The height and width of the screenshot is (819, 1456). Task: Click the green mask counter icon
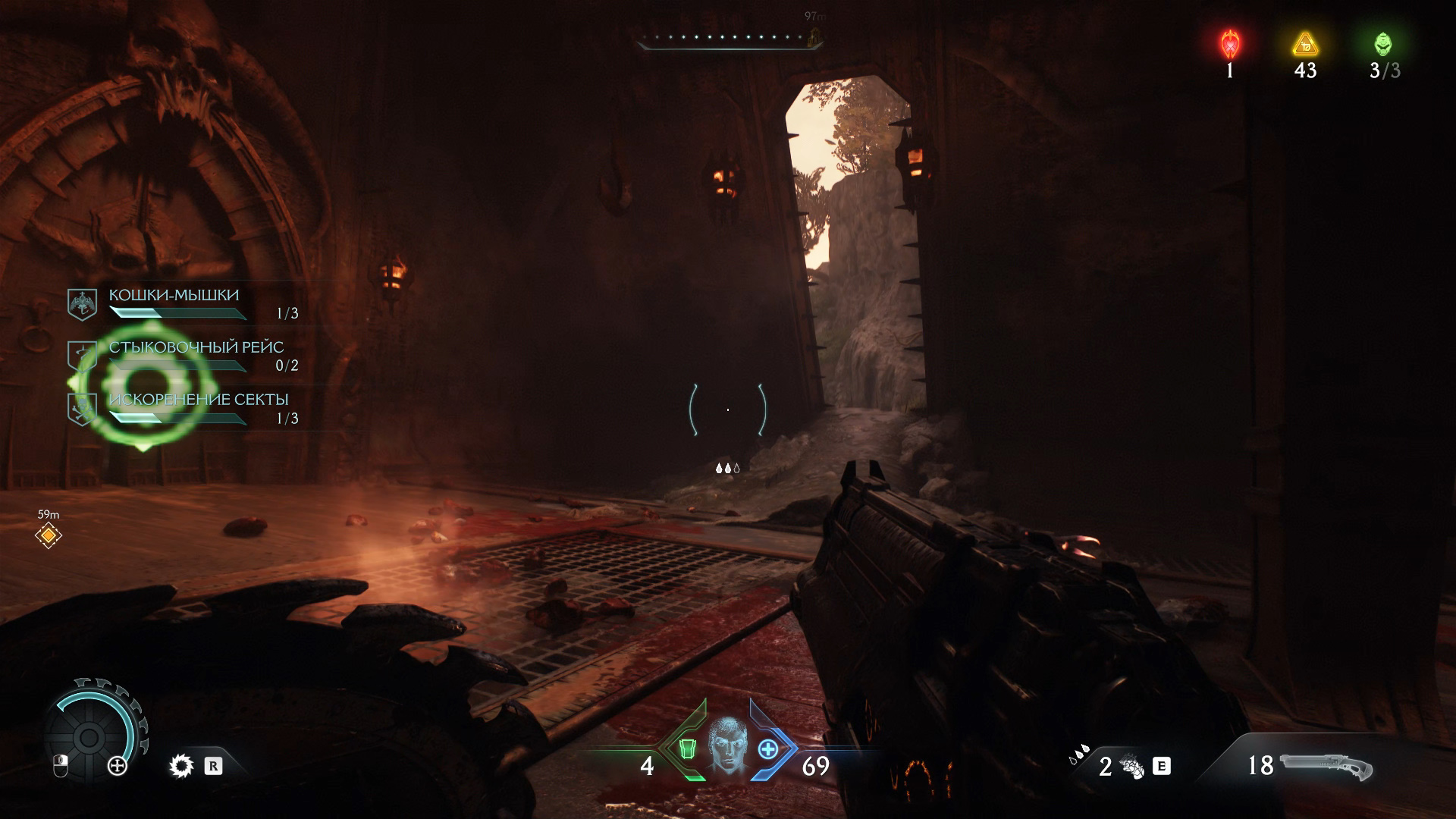pos(1383,45)
